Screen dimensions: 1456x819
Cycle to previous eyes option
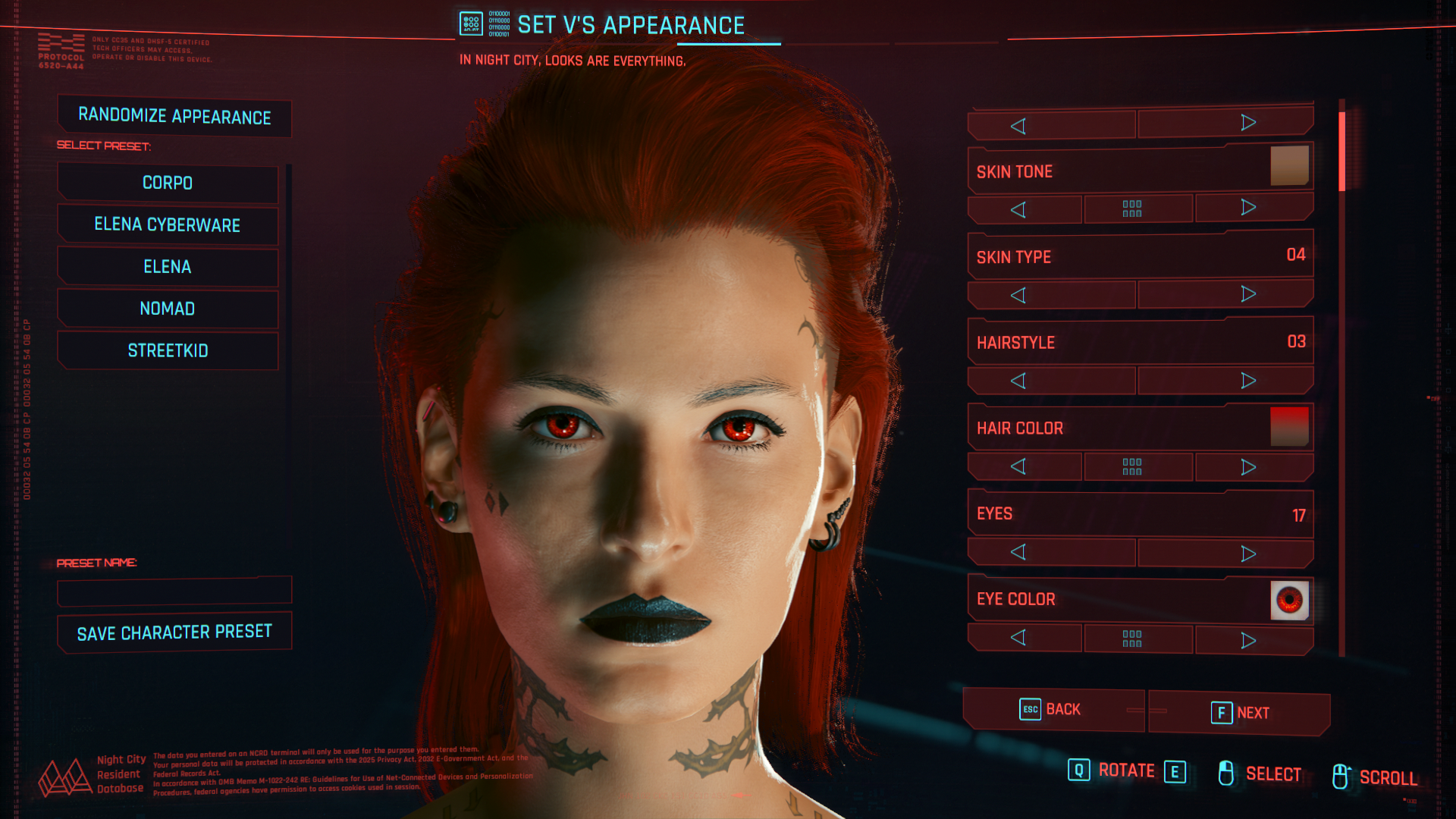click(1018, 553)
